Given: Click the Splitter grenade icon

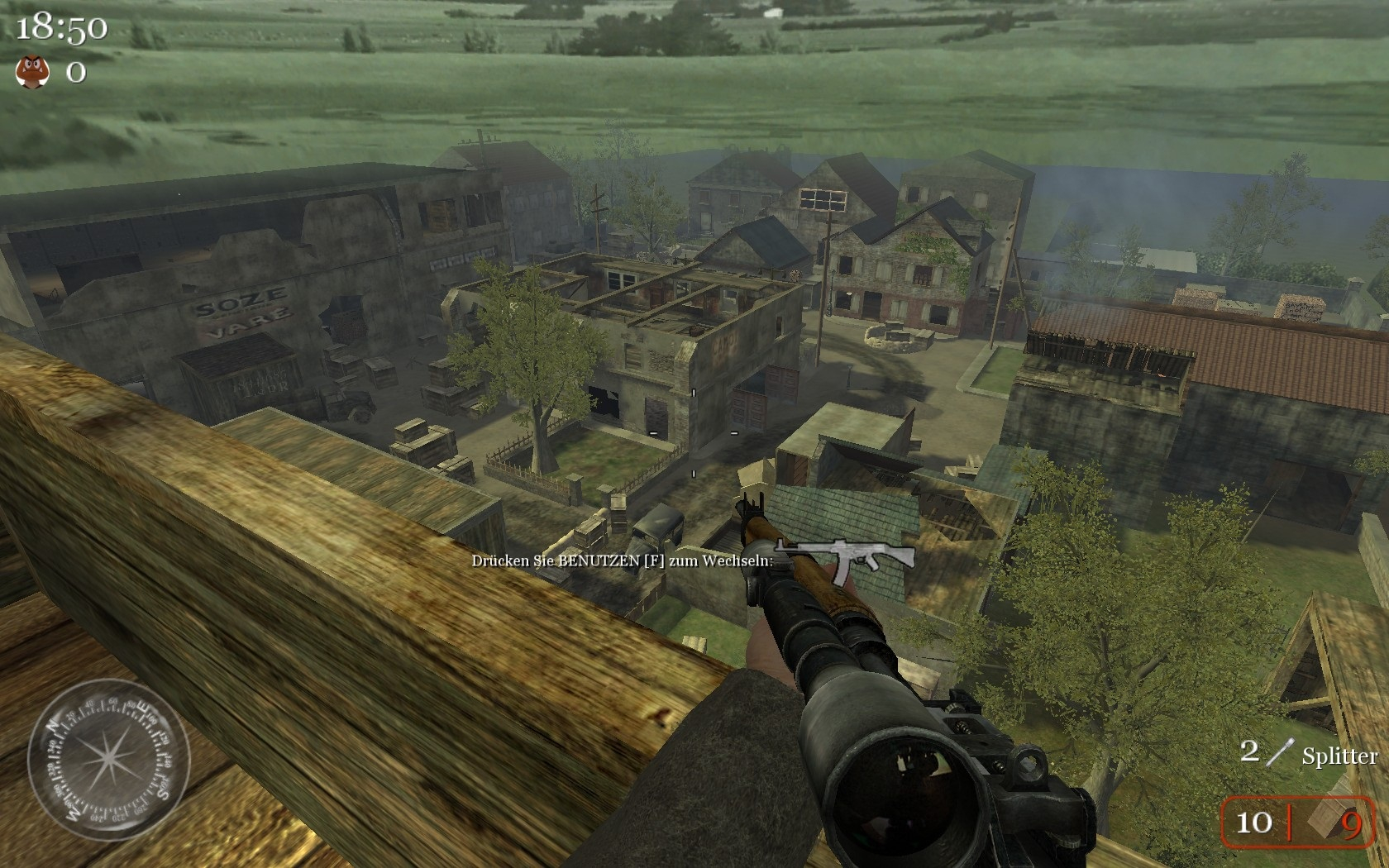Looking at the screenshot, I should 1280,752.
